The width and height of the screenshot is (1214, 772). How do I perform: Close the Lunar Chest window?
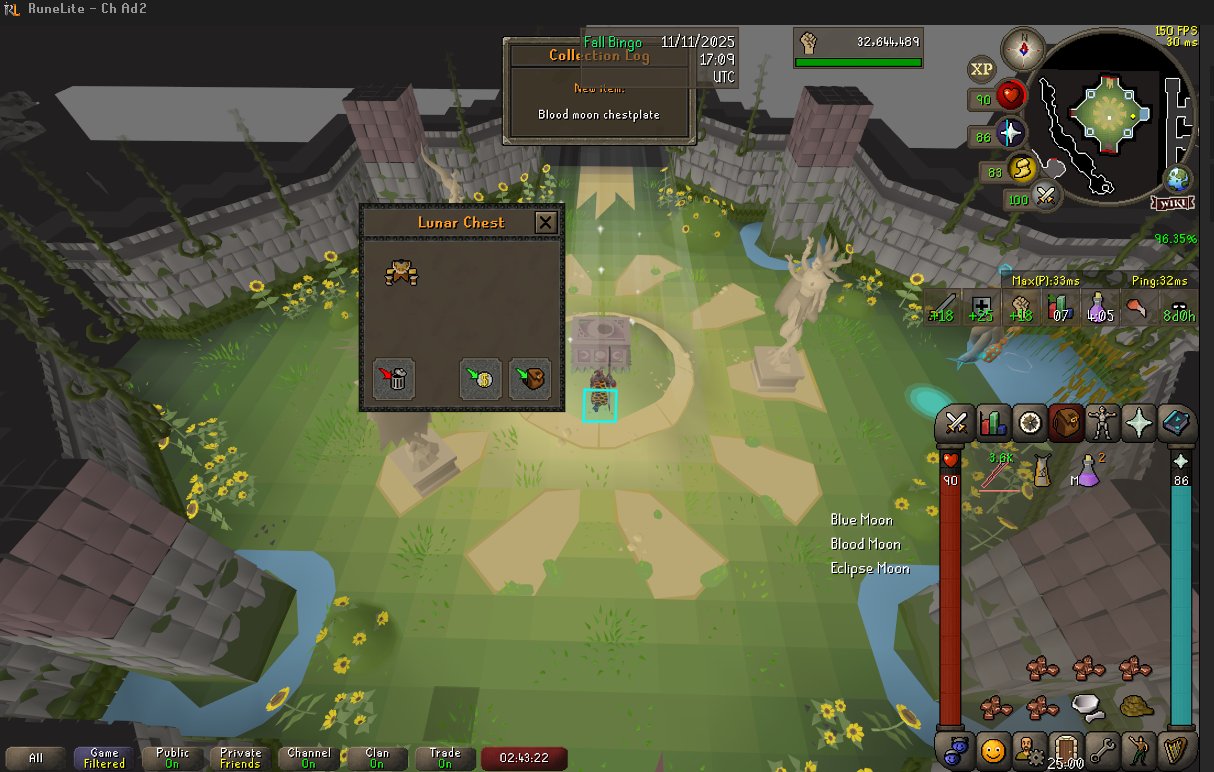[545, 222]
